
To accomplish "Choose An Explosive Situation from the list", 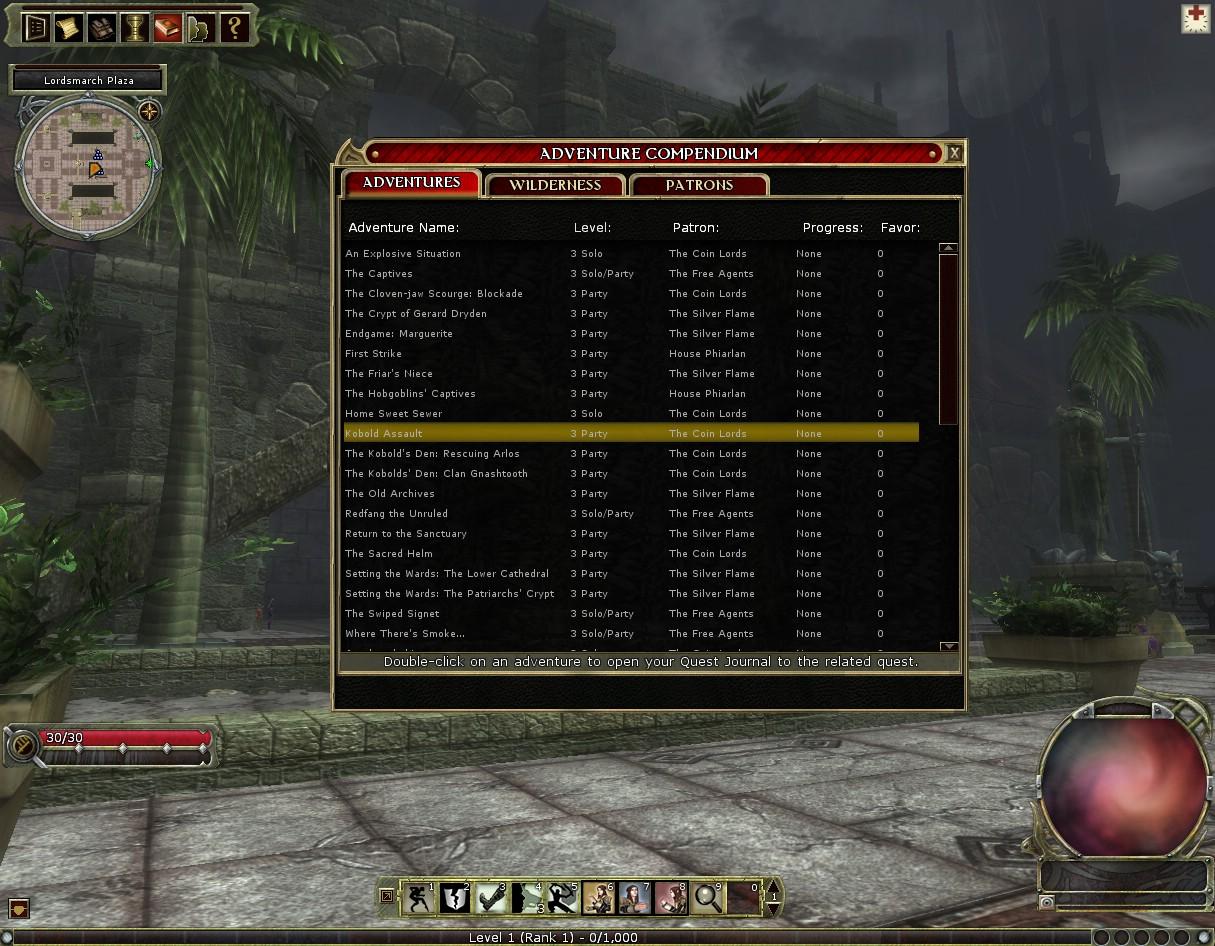I will (403, 254).
